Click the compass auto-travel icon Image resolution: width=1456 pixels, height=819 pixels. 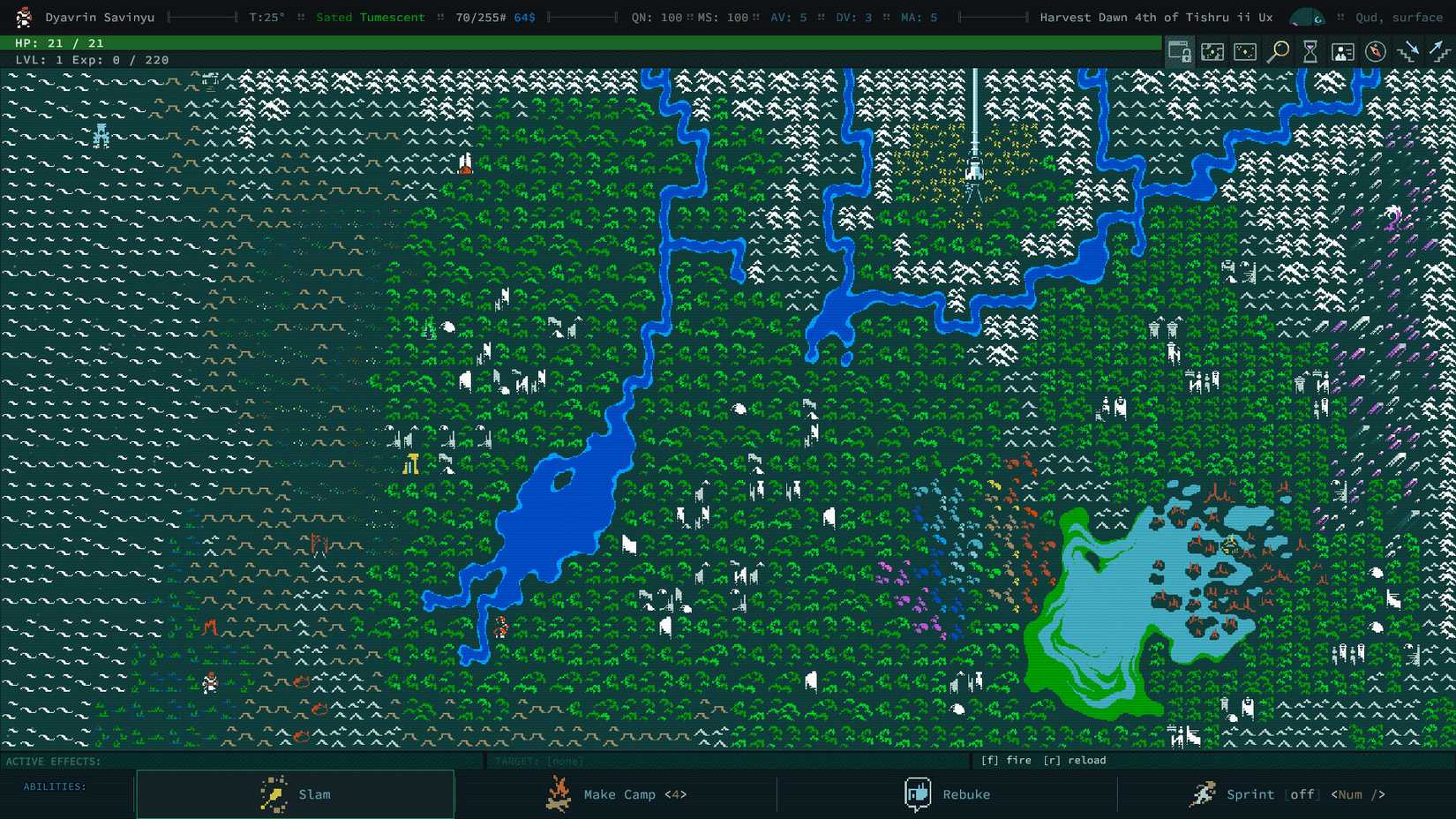[x=1374, y=51]
